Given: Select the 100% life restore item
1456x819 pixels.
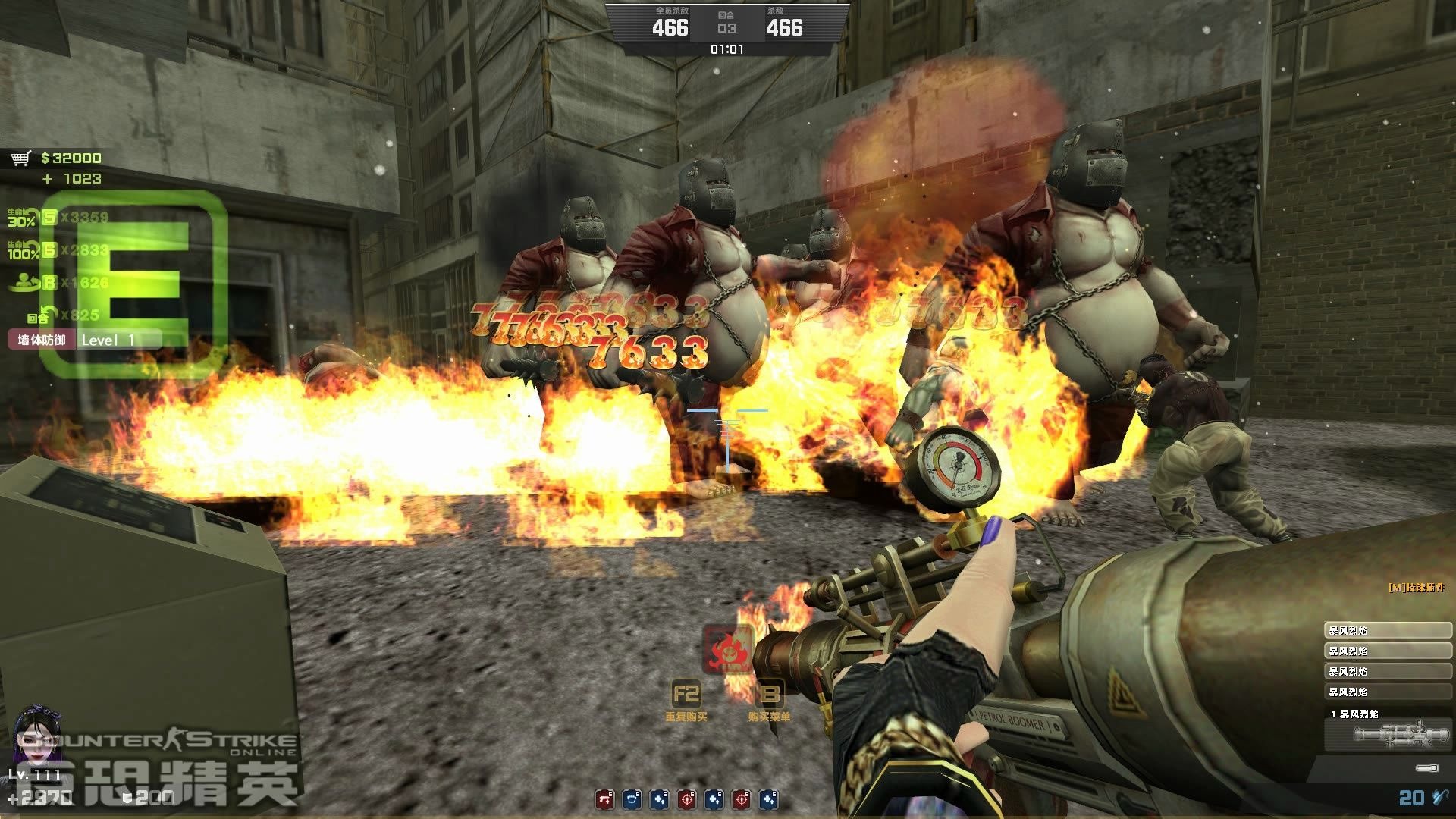Looking at the screenshot, I should click(23, 250).
